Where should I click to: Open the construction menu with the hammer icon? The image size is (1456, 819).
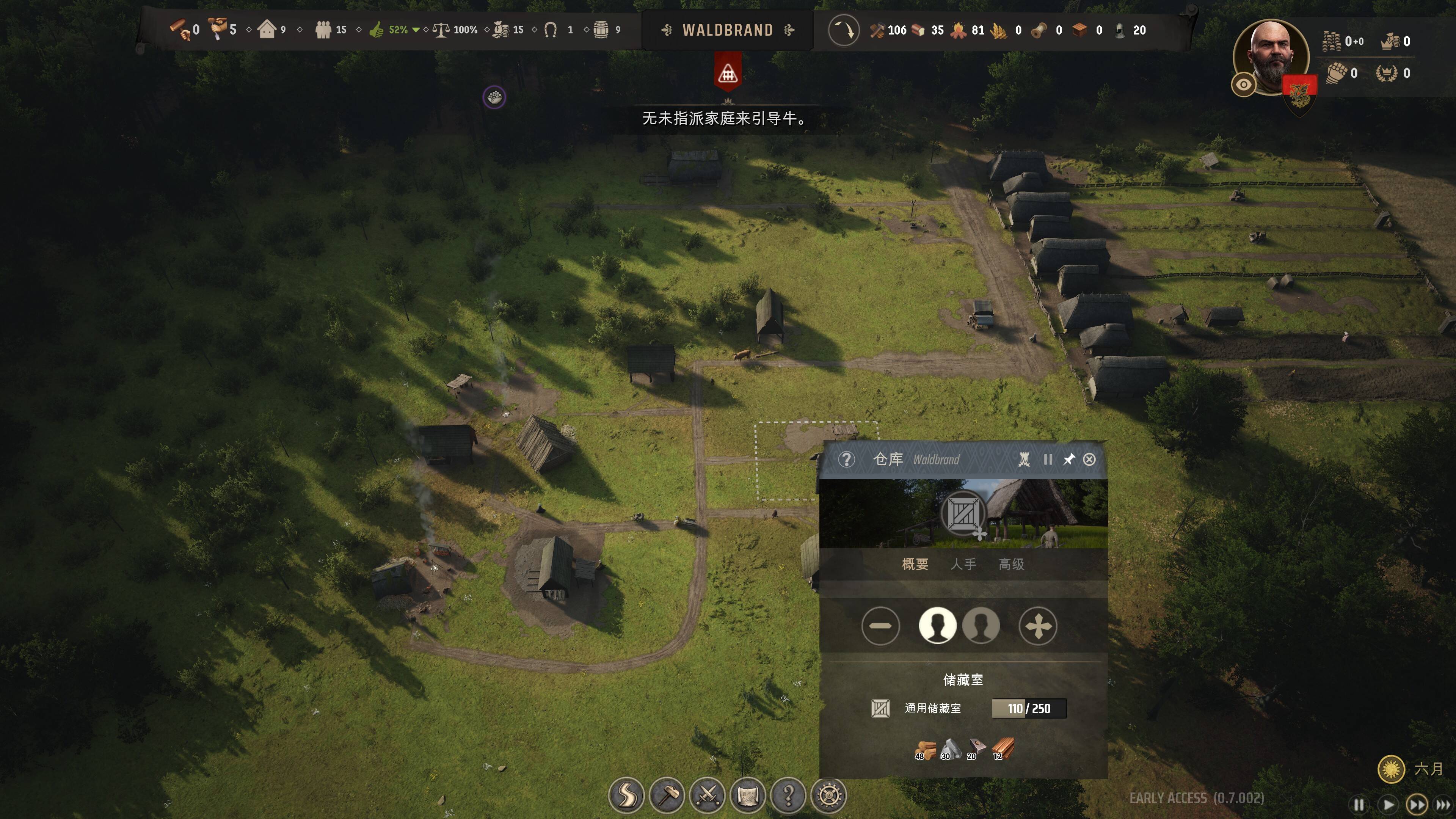pos(667,796)
